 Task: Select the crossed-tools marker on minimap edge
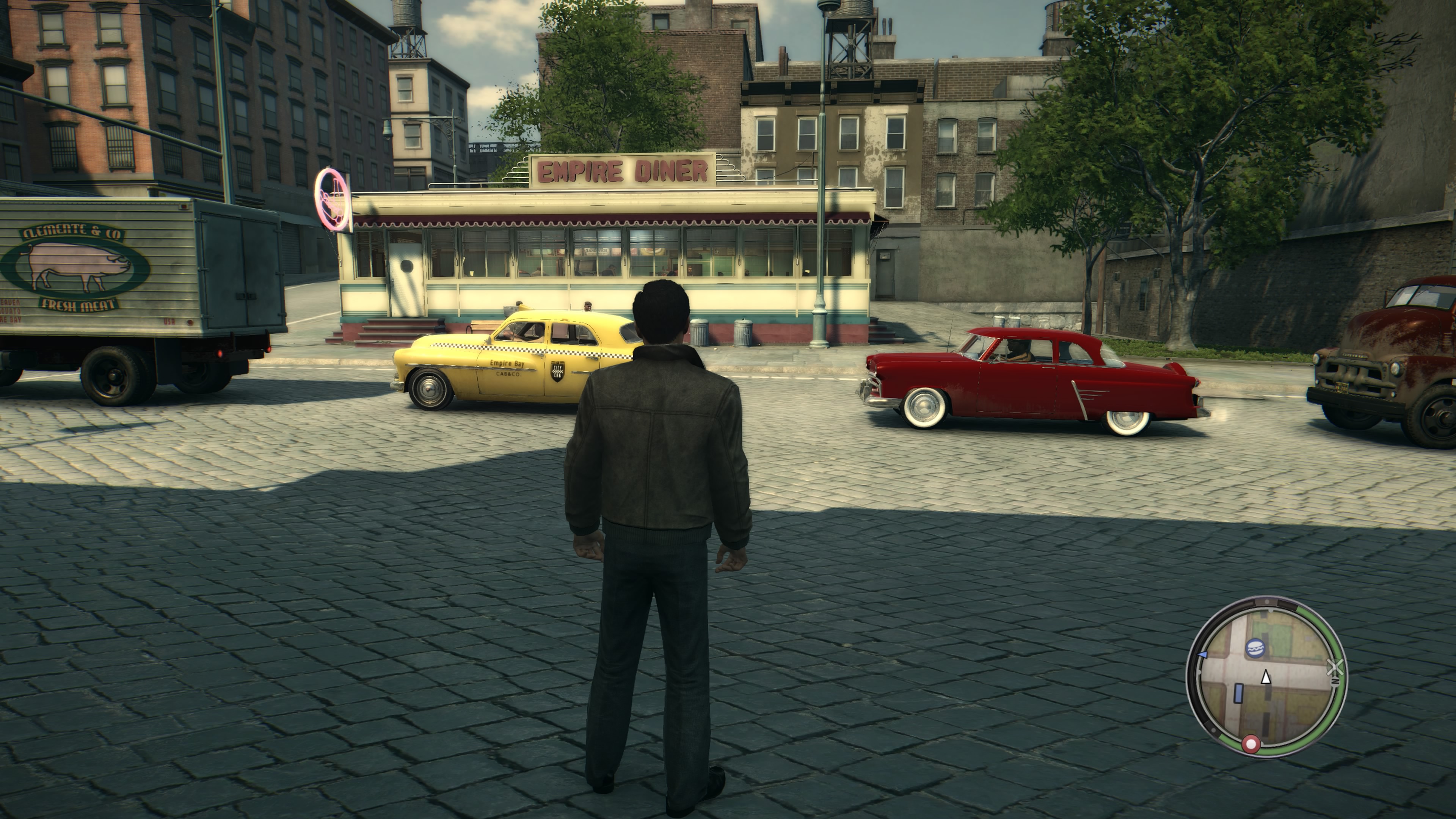pos(1335,667)
